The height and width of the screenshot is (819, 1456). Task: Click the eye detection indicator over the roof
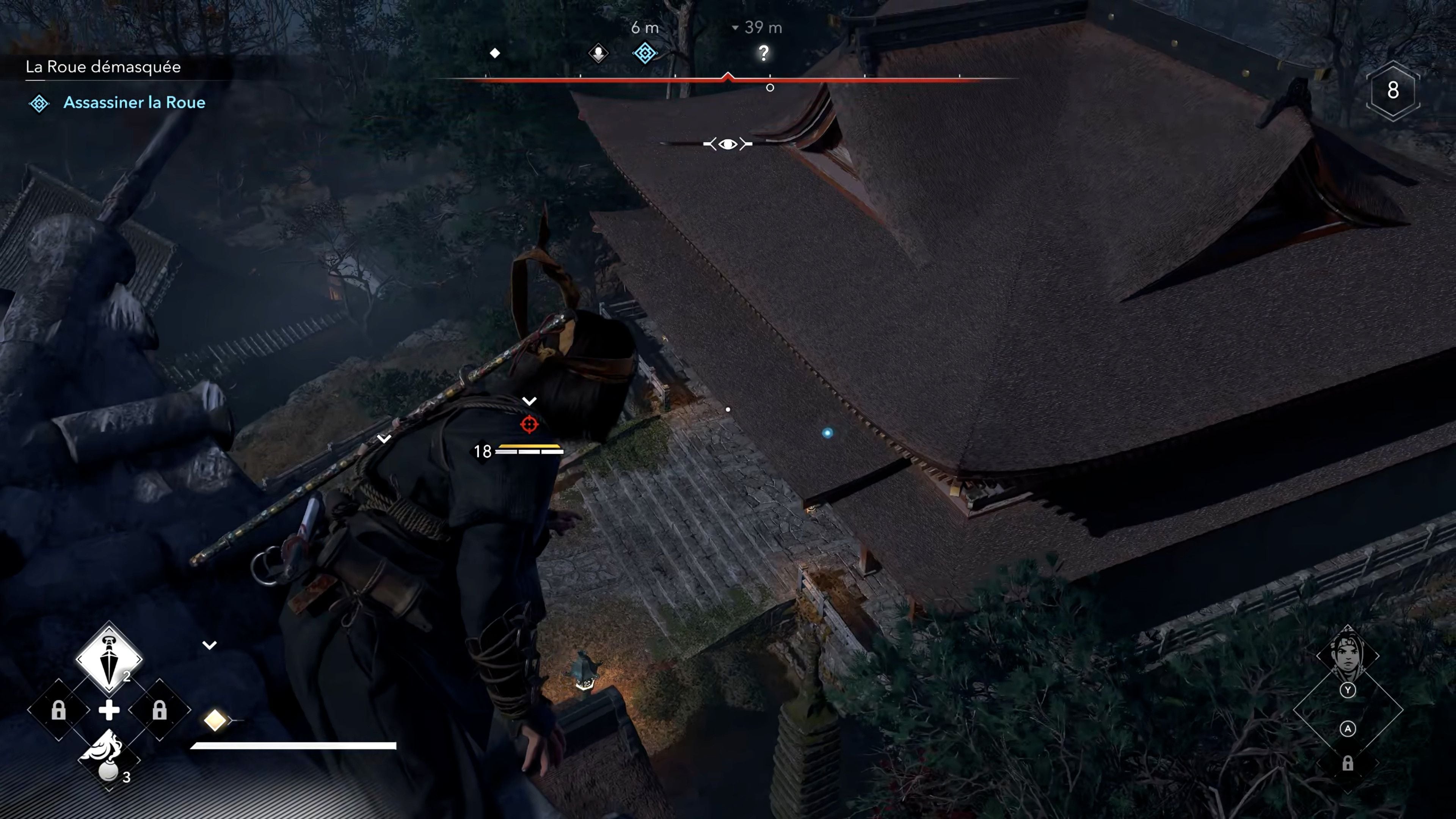click(x=728, y=144)
